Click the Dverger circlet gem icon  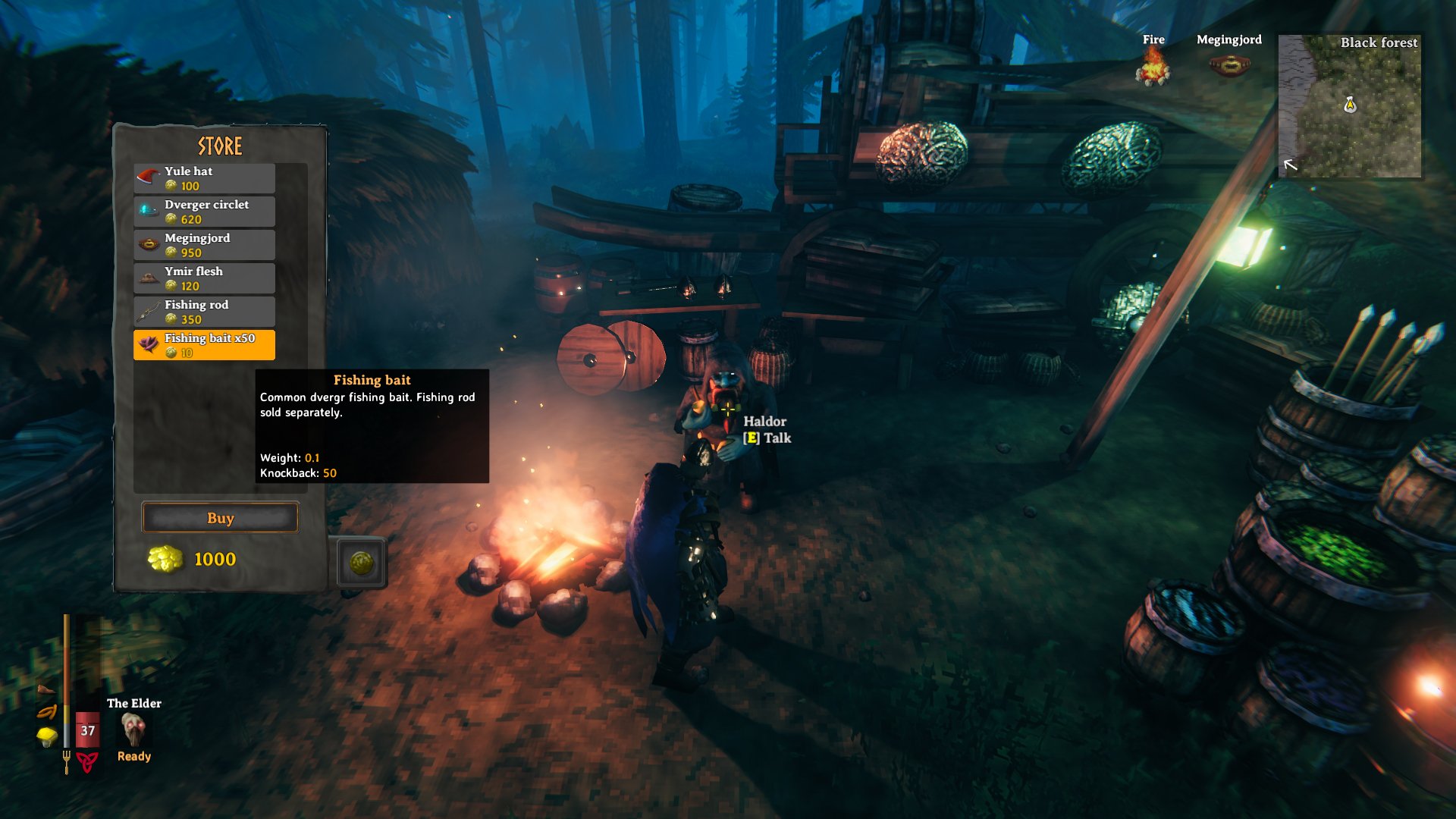147,208
